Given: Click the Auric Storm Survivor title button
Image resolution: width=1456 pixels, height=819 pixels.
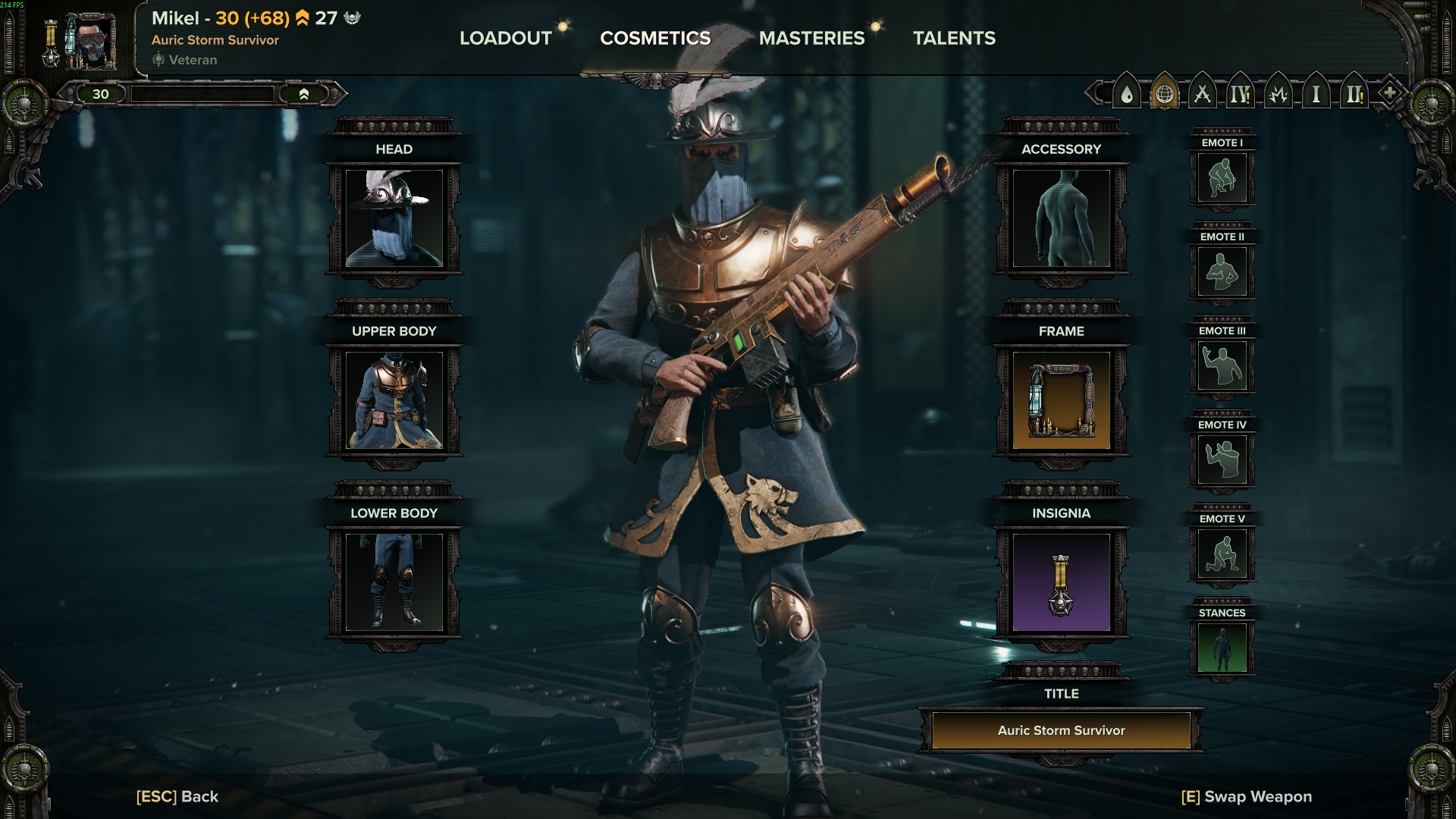Looking at the screenshot, I should point(1061,730).
